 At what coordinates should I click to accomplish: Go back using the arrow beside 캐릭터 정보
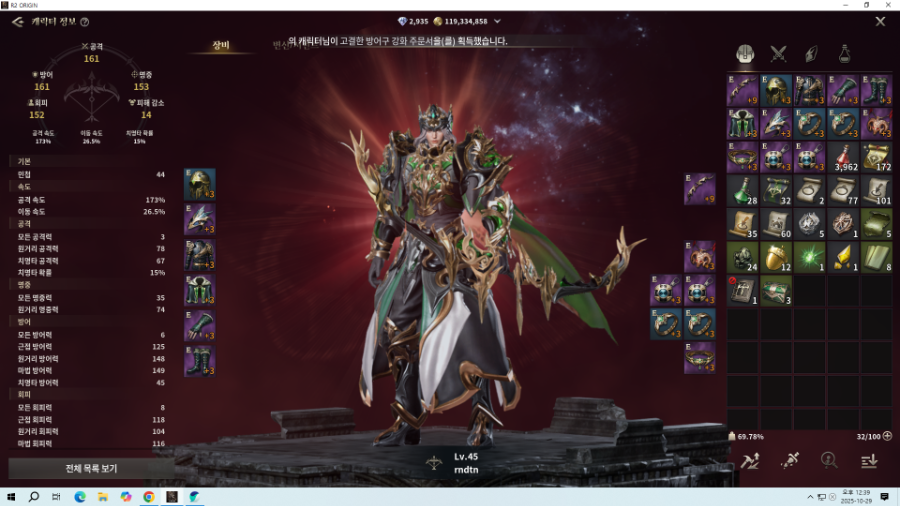coord(17,21)
